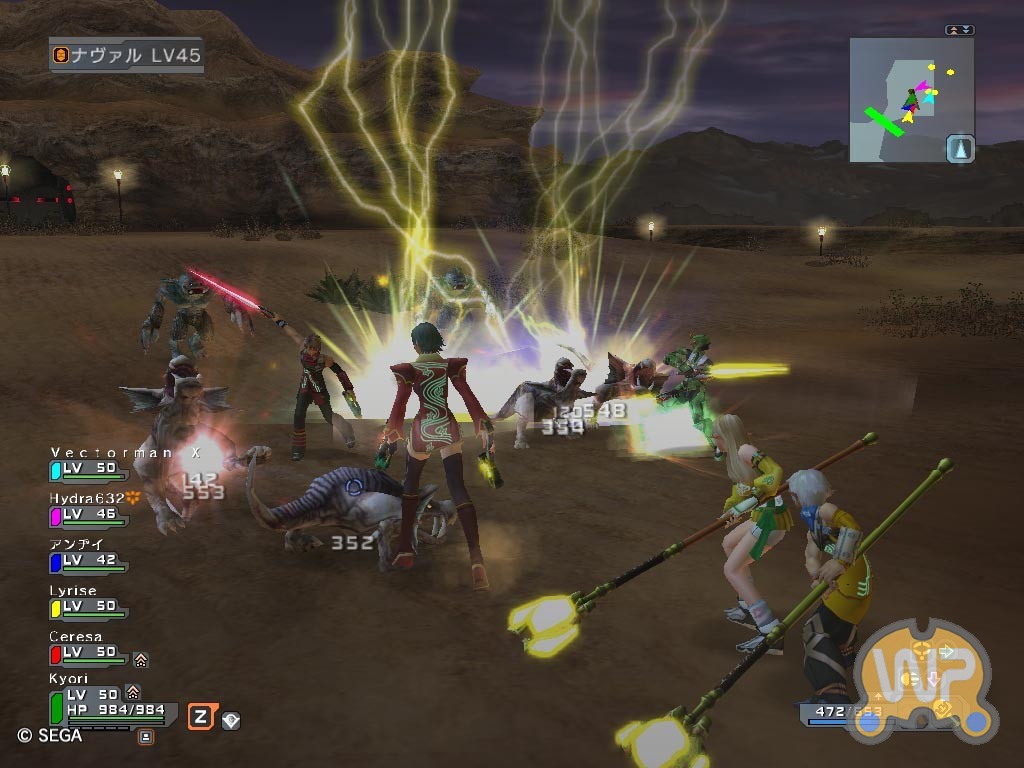
Task: Click the diamond icon beside the Z
Action: click(231, 719)
